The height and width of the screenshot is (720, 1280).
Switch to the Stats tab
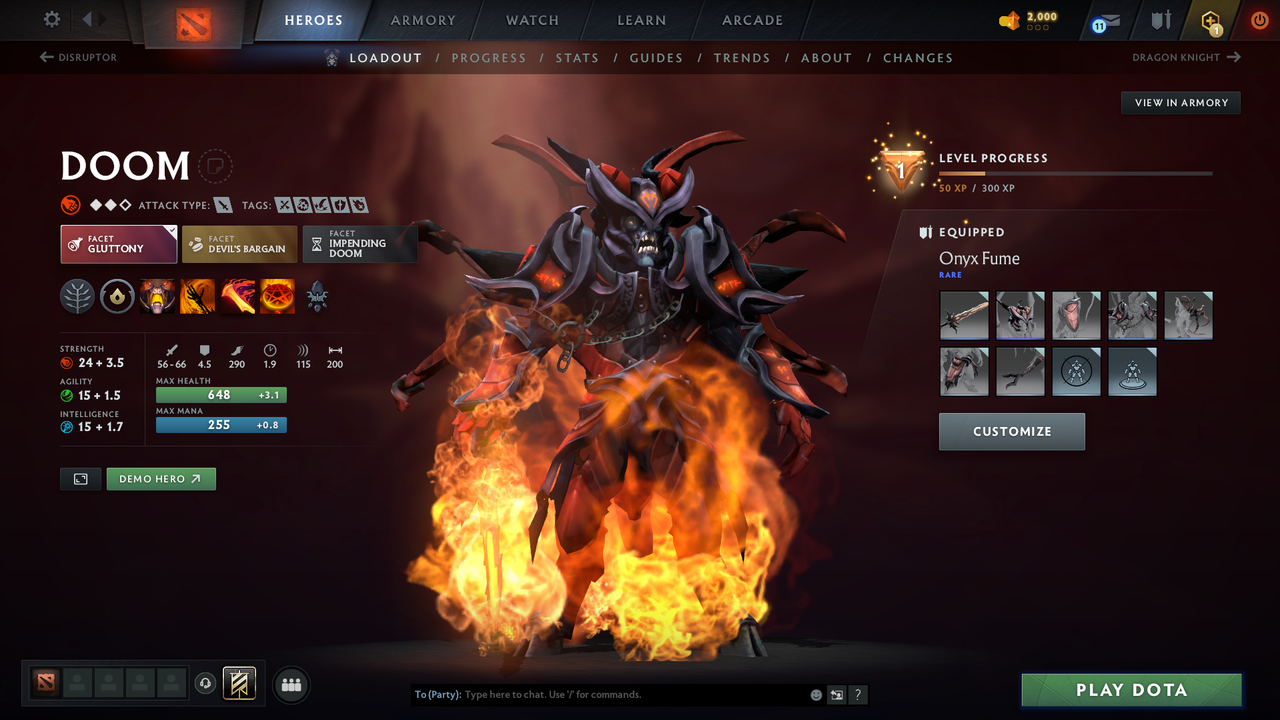(577, 57)
